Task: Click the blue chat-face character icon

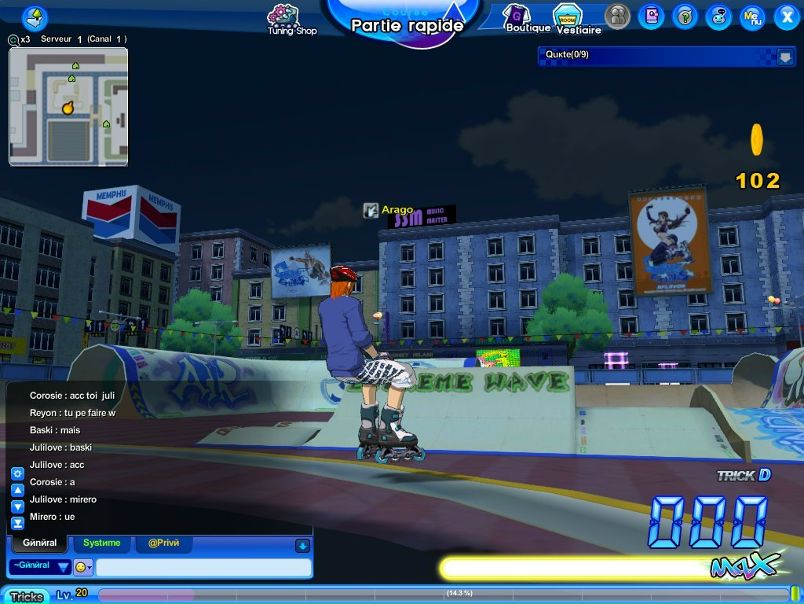Action: tap(718, 16)
